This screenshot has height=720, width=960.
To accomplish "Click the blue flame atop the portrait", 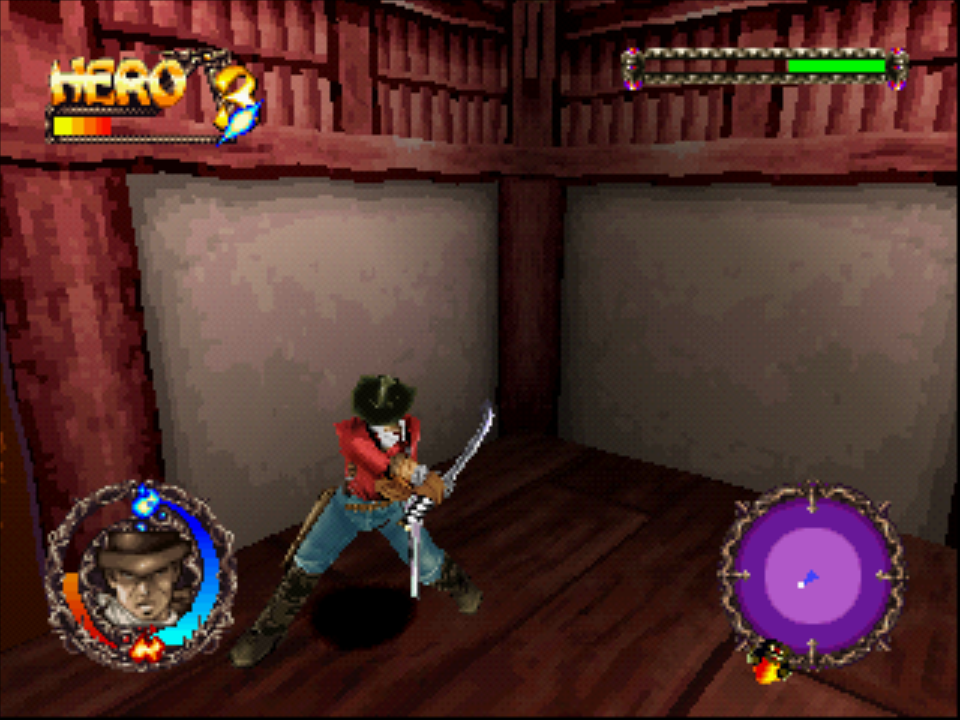I will [147, 502].
